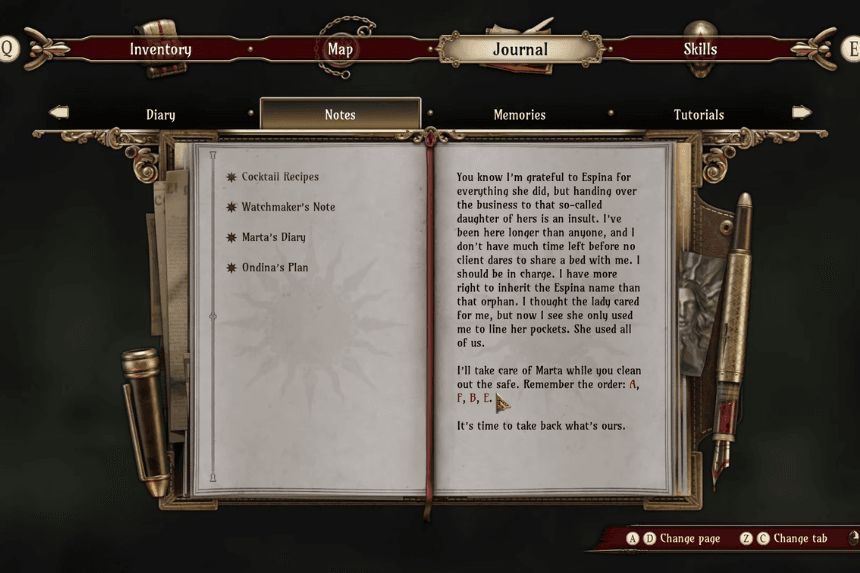Click the left arrow beside Diary
Screen dimensions: 860x573
coord(59,113)
